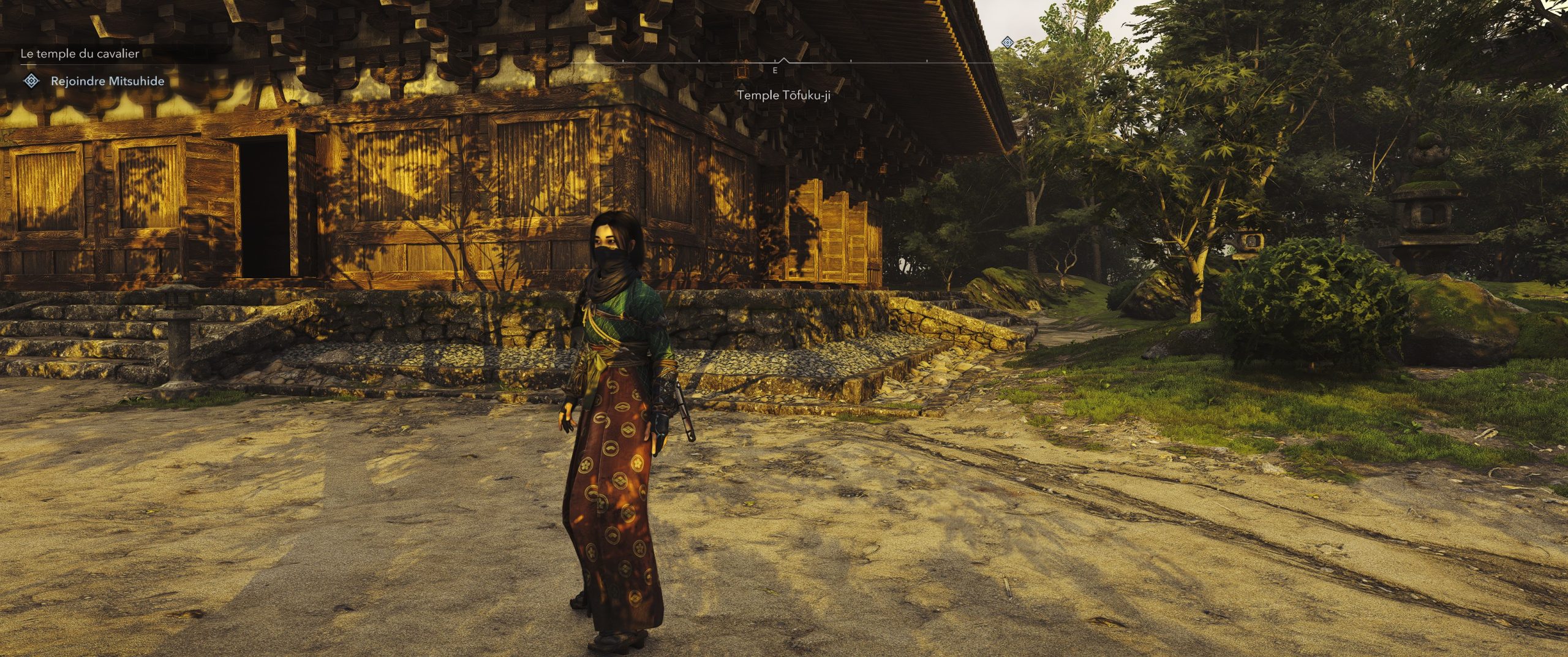The width and height of the screenshot is (1568, 657).
Task: Click the diamond quest marker above the compass
Action: [1008, 42]
